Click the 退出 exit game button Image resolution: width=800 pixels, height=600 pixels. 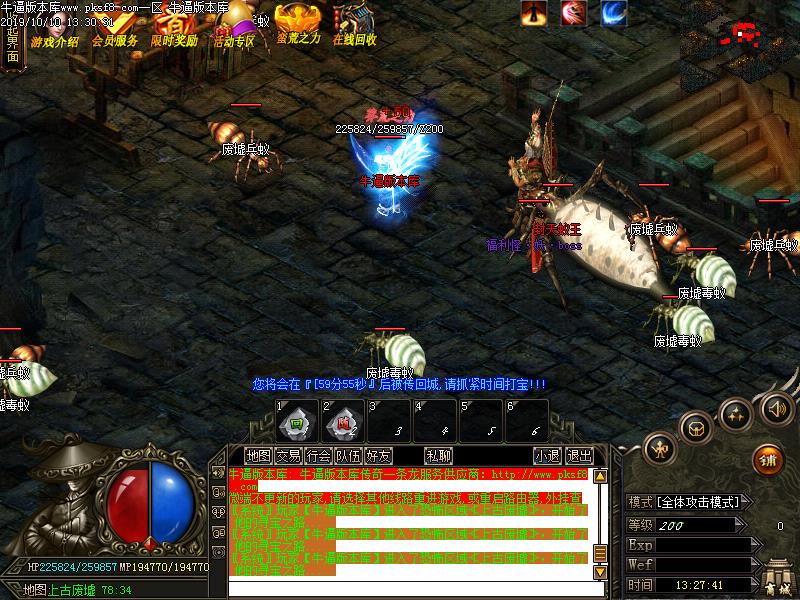tap(578, 456)
